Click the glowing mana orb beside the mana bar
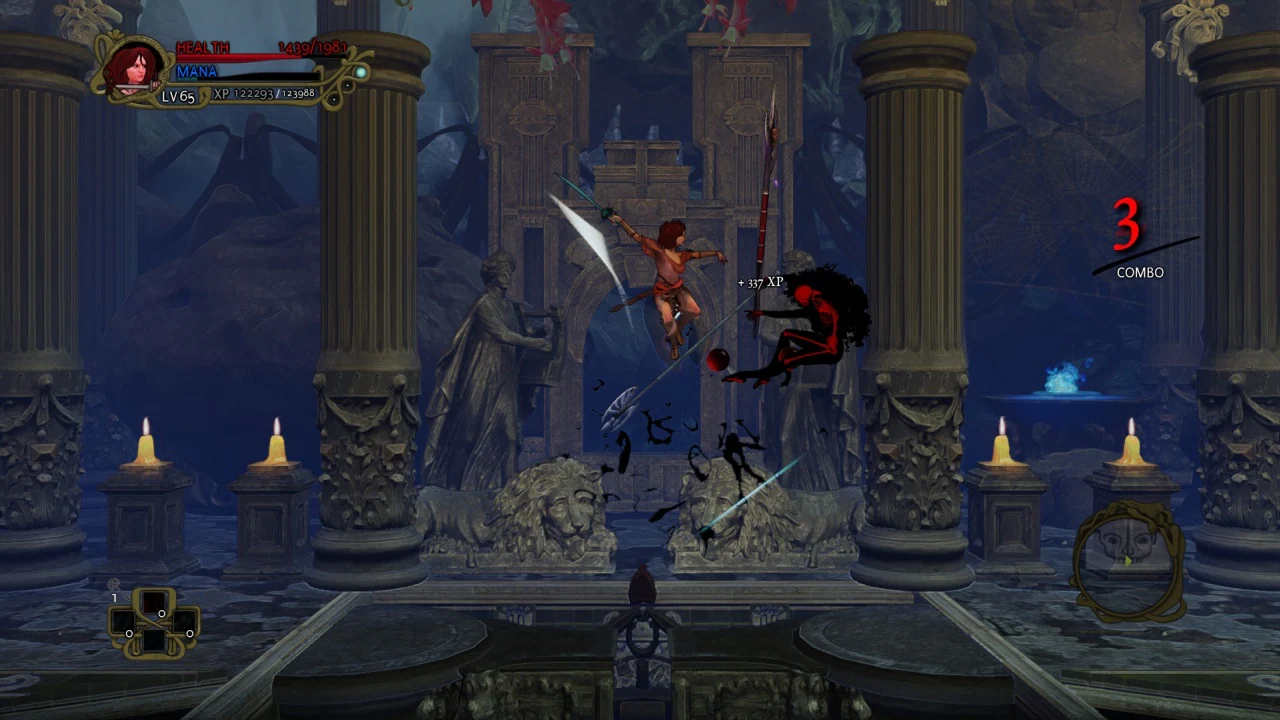This screenshot has width=1280, height=720. pyautogui.click(x=360, y=73)
